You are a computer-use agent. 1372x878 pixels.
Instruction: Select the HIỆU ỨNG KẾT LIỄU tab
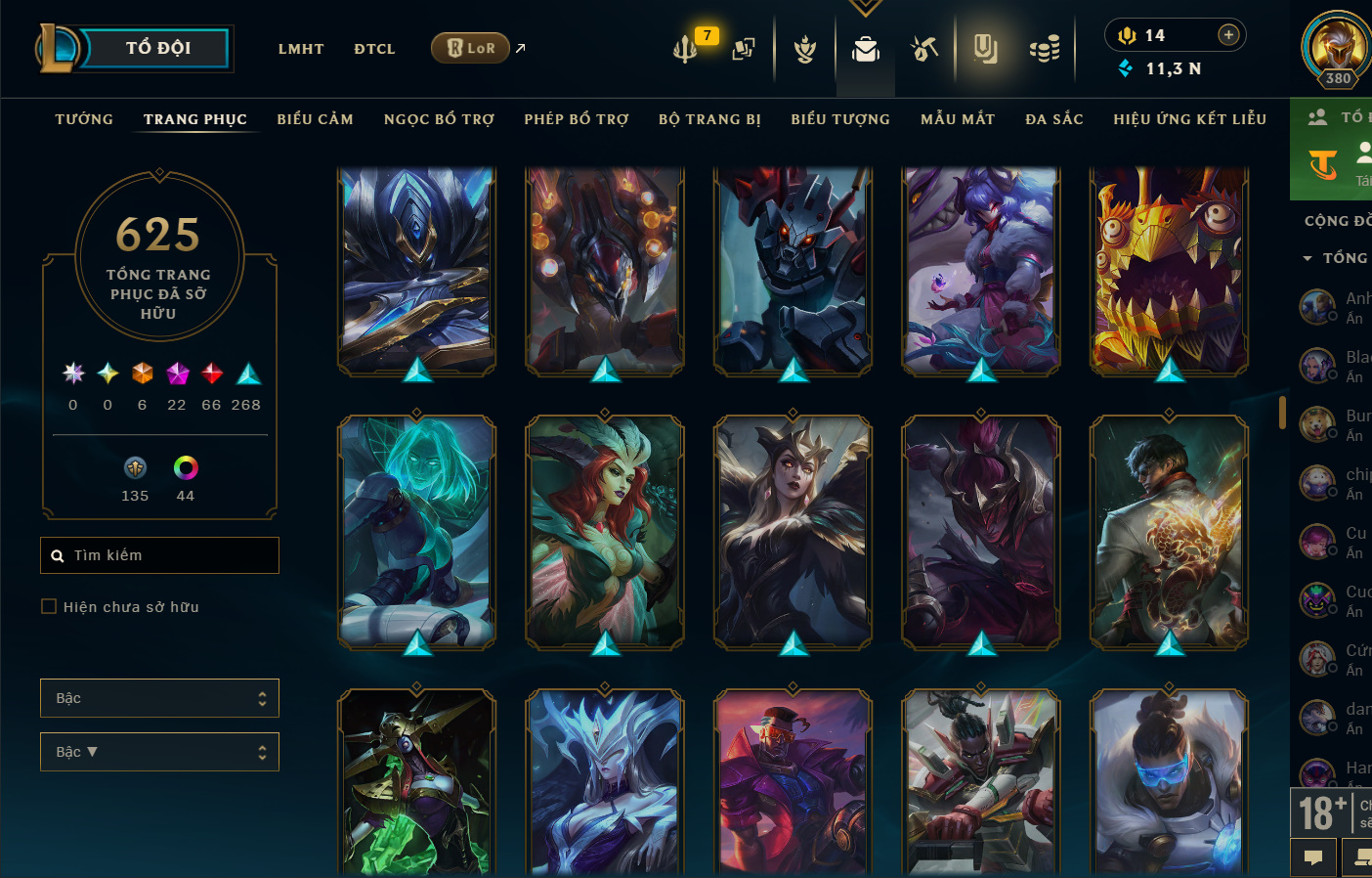(1189, 119)
